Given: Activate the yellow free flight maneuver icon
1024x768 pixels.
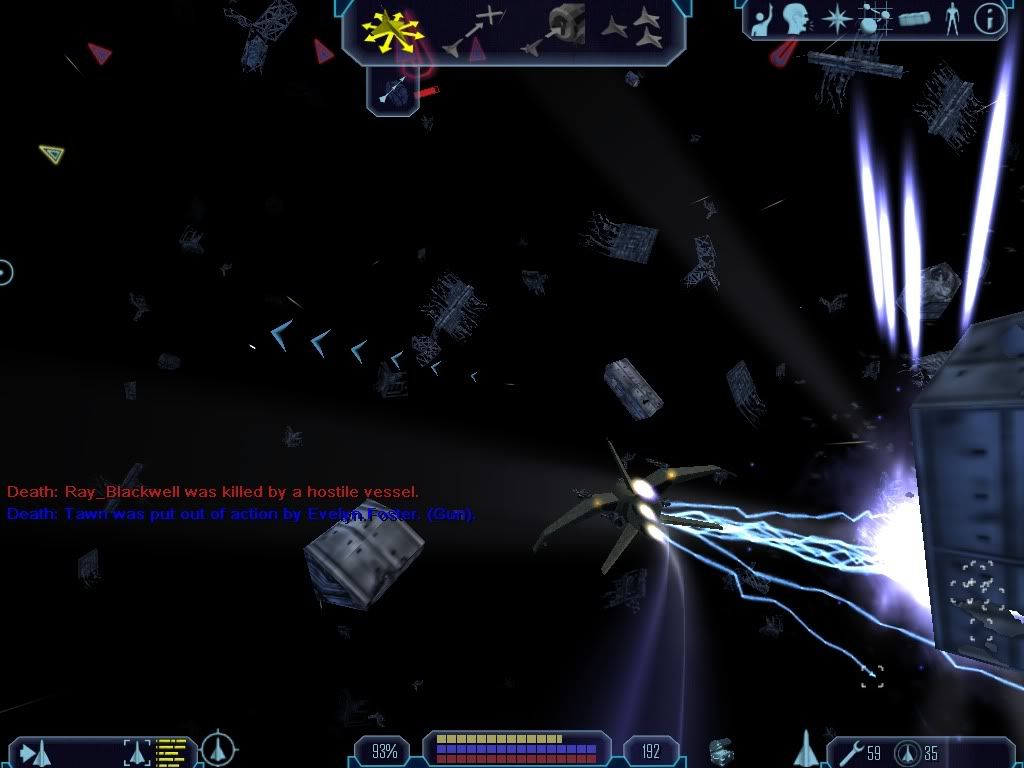Looking at the screenshot, I should pos(393,30).
